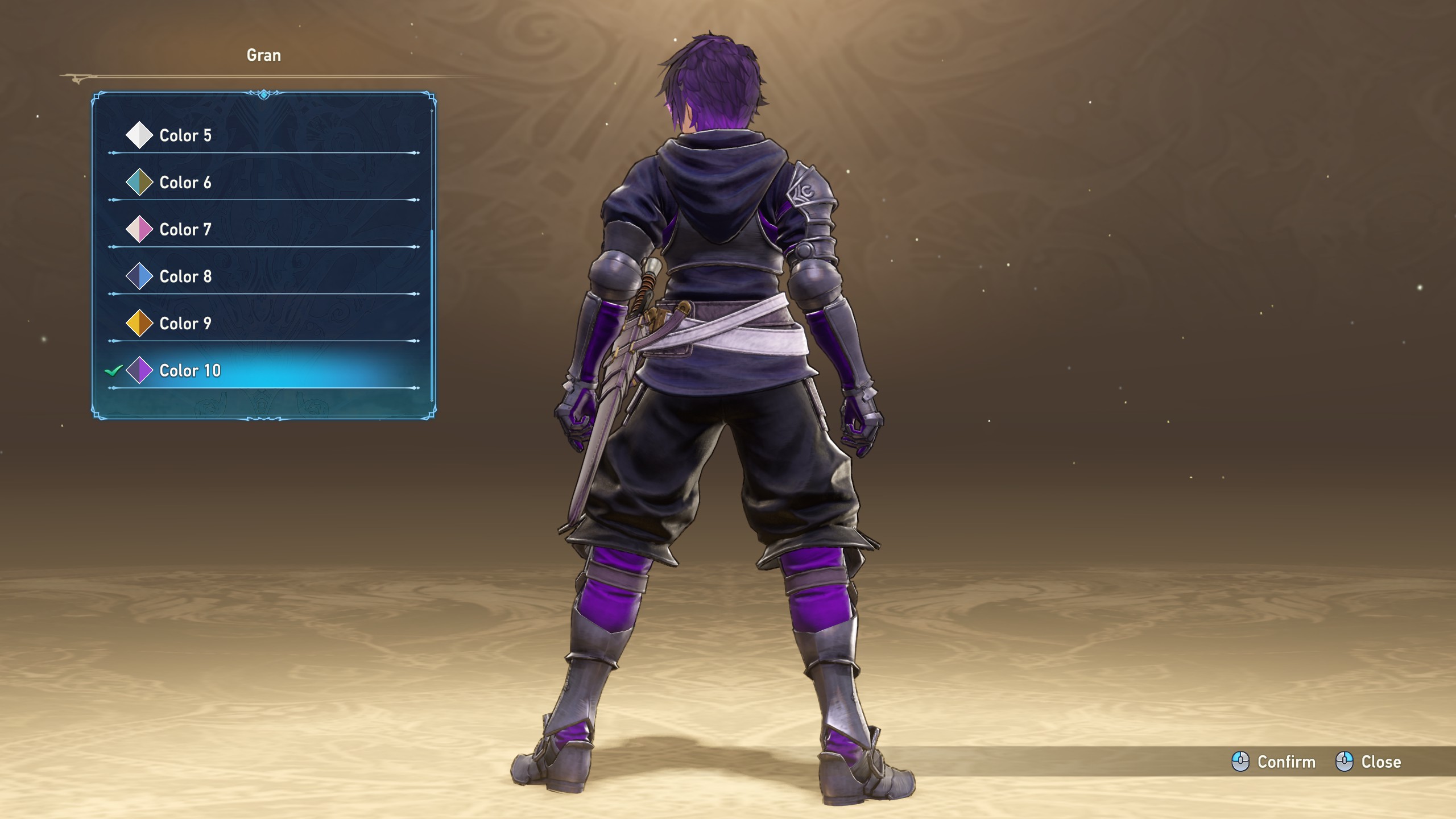Choose the Color 6 teal-olive scheme
This screenshot has height=819, width=1456.
(185, 183)
